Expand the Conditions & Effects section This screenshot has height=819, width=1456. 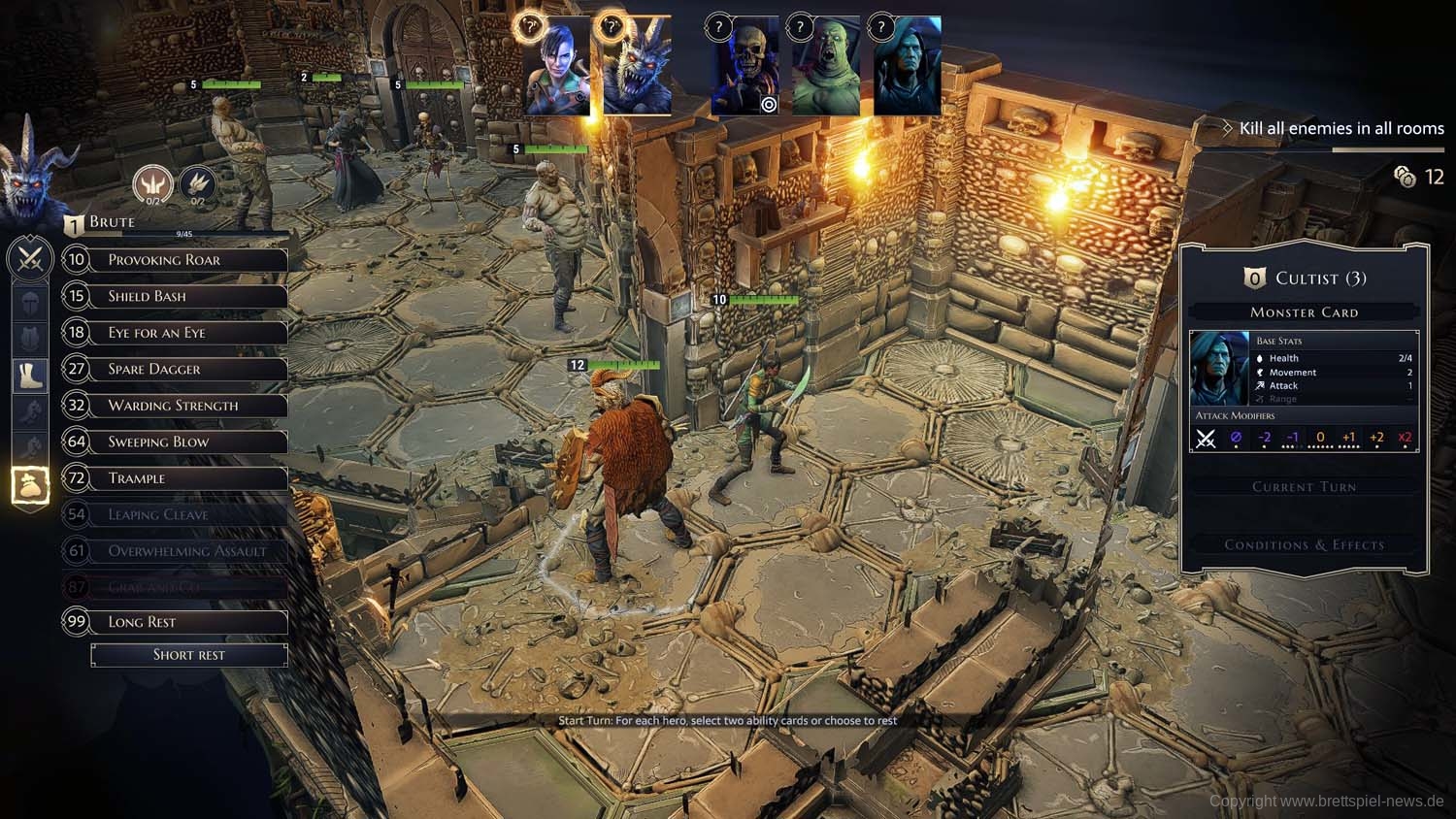tap(1304, 545)
